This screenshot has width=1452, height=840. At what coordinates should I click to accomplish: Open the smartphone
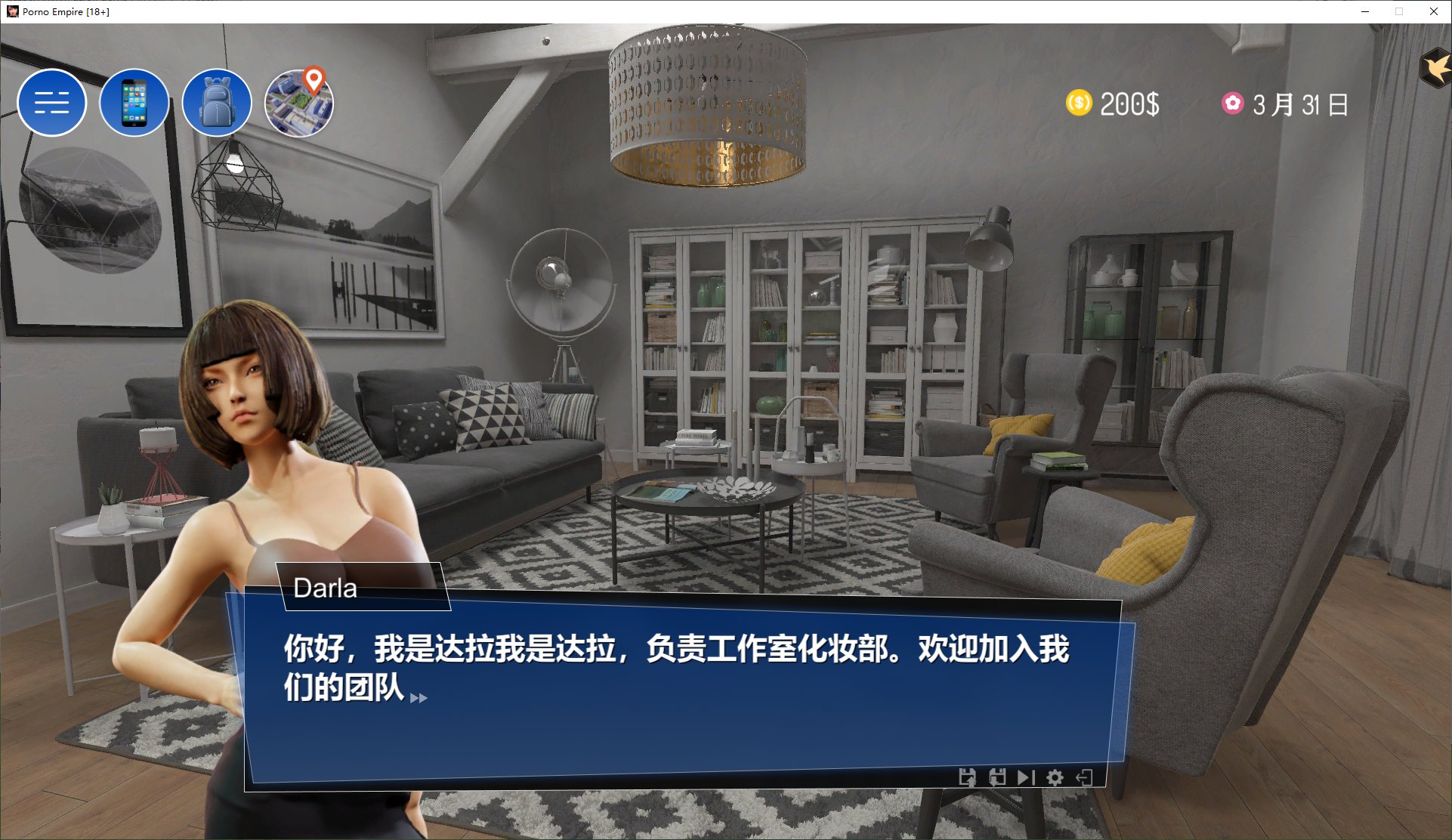pos(134,103)
